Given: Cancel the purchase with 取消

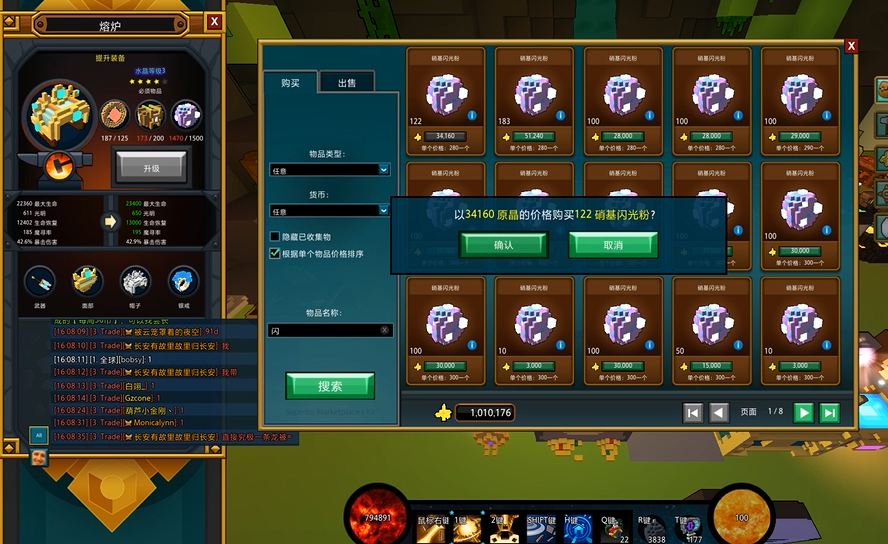Looking at the screenshot, I should (613, 245).
